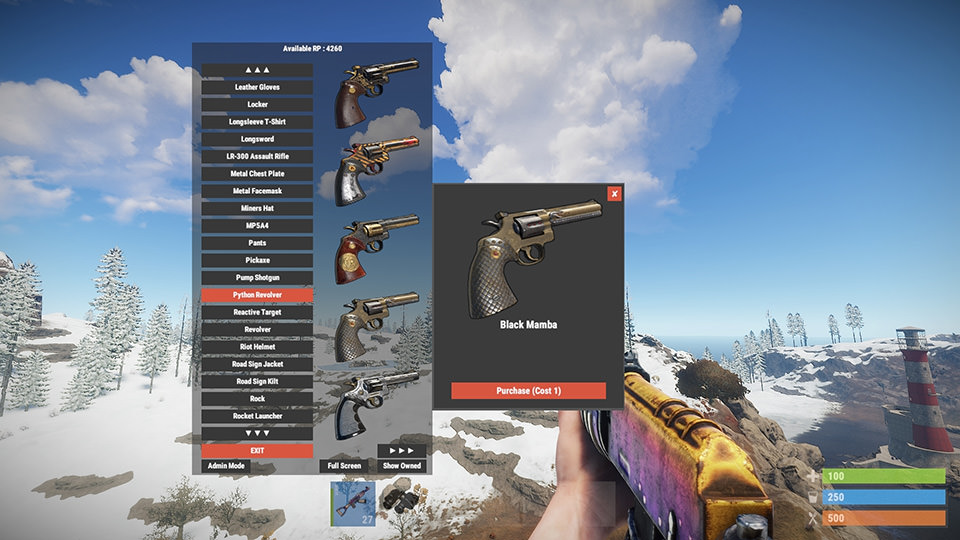
Task: Open the MP5A4 skin list
Action: [257, 226]
